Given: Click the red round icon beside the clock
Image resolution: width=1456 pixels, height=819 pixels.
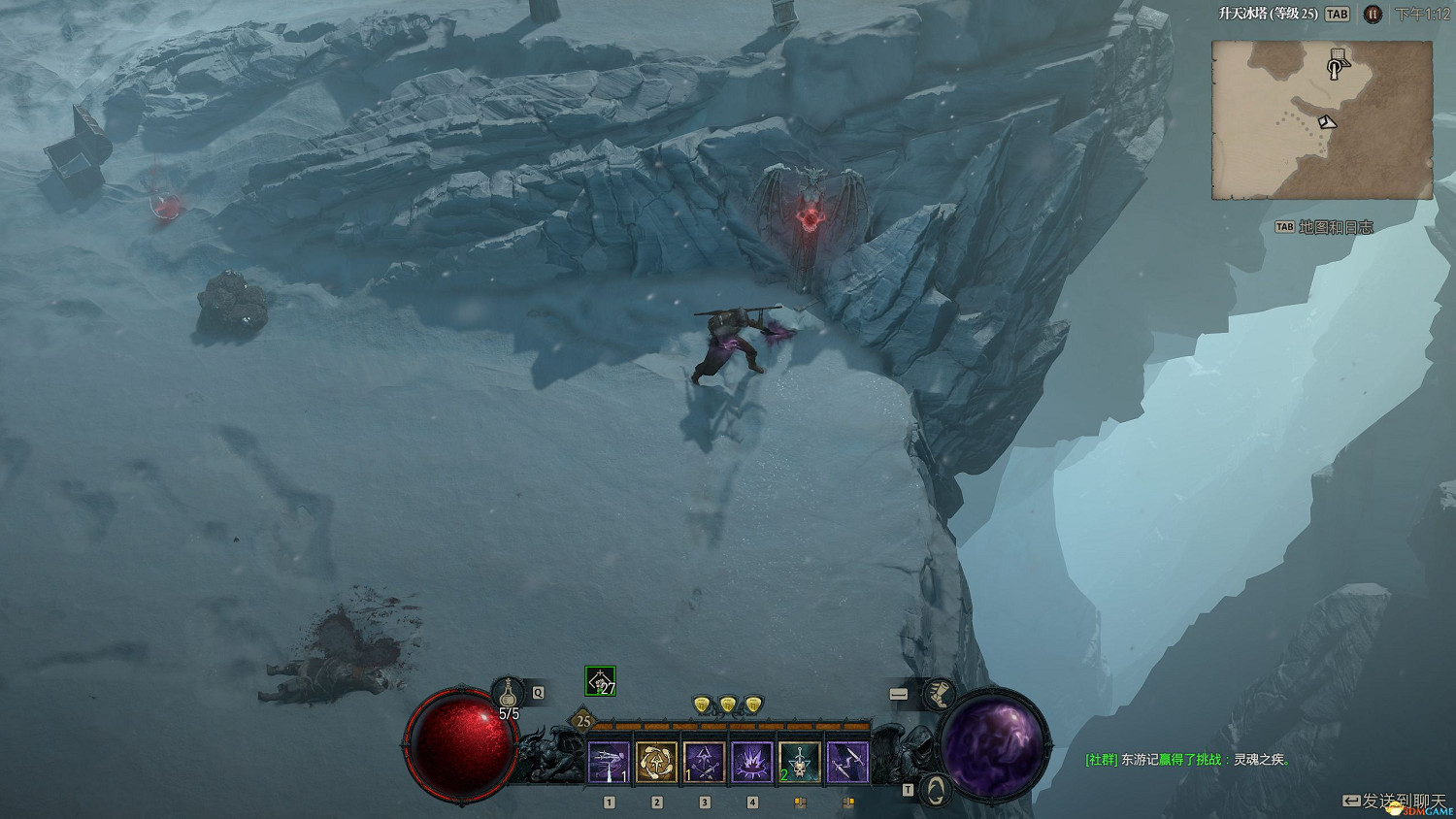Looking at the screenshot, I should 1372,15.
